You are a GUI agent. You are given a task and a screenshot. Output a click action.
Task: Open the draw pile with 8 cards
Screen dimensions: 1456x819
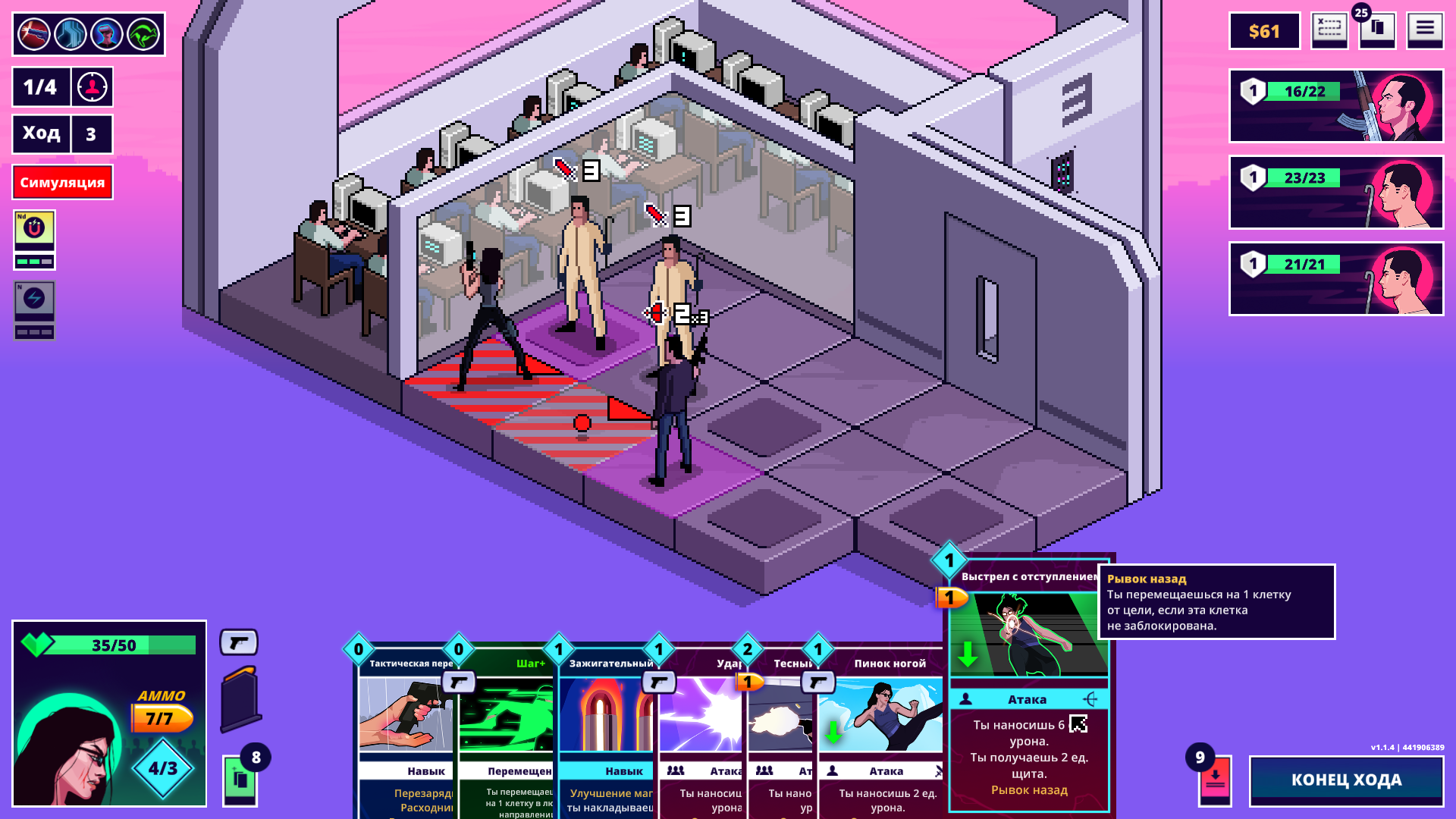tap(240, 780)
